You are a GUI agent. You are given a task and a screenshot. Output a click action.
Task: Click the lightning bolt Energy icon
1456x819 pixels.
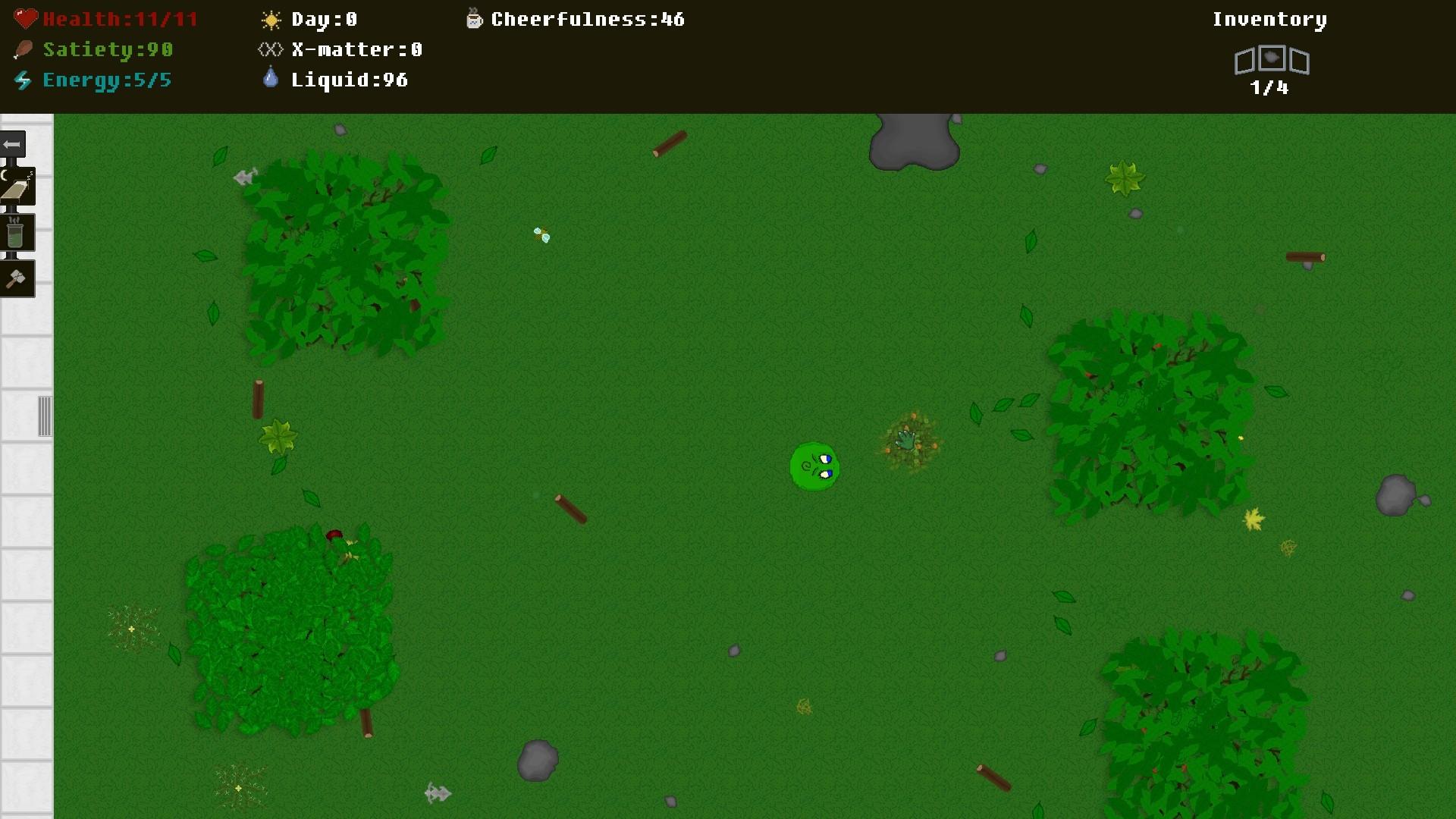point(22,80)
